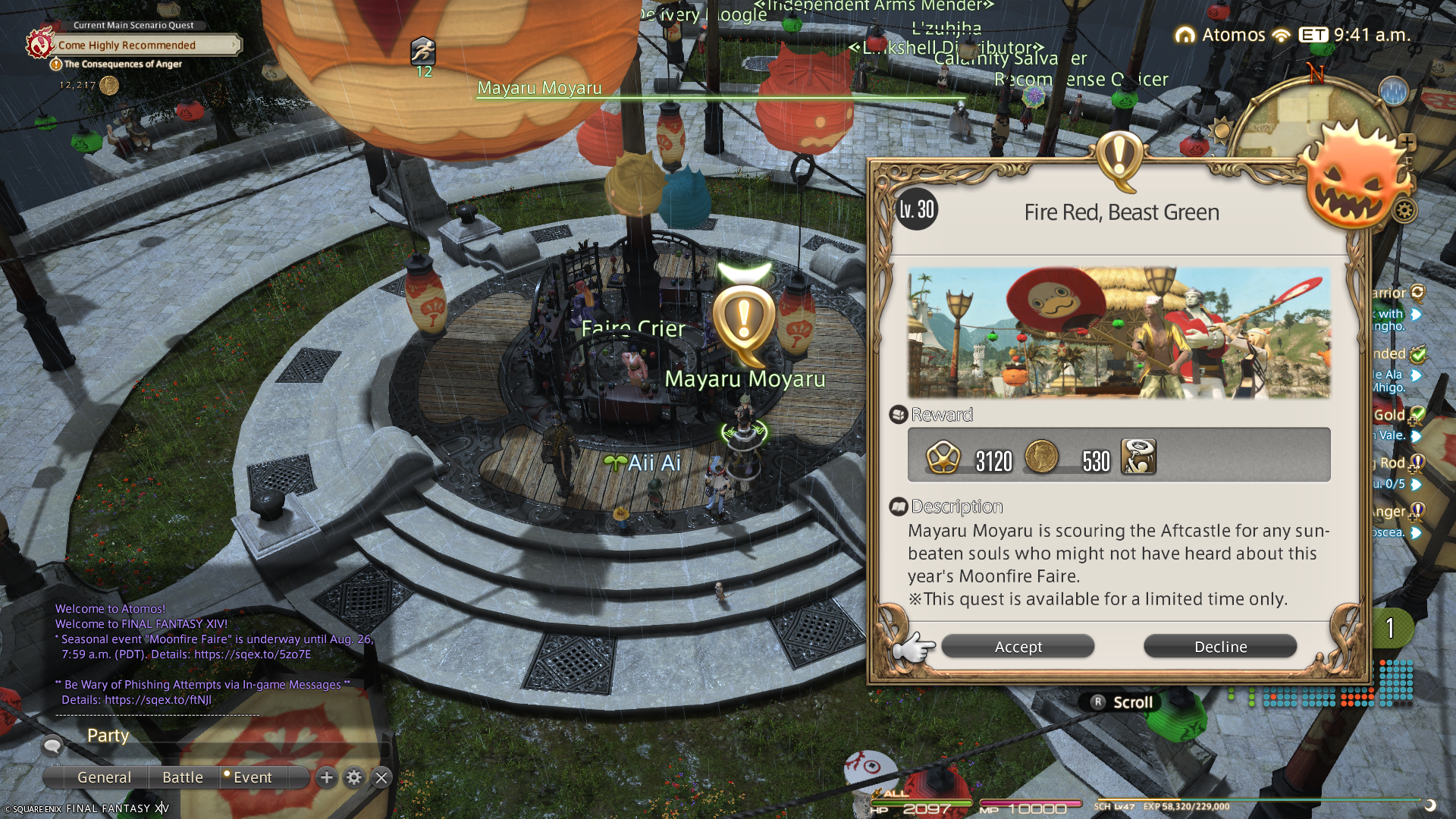Zoom in the minimap with plus button
Image resolution: width=1456 pixels, height=819 pixels.
pyautogui.click(x=1407, y=142)
